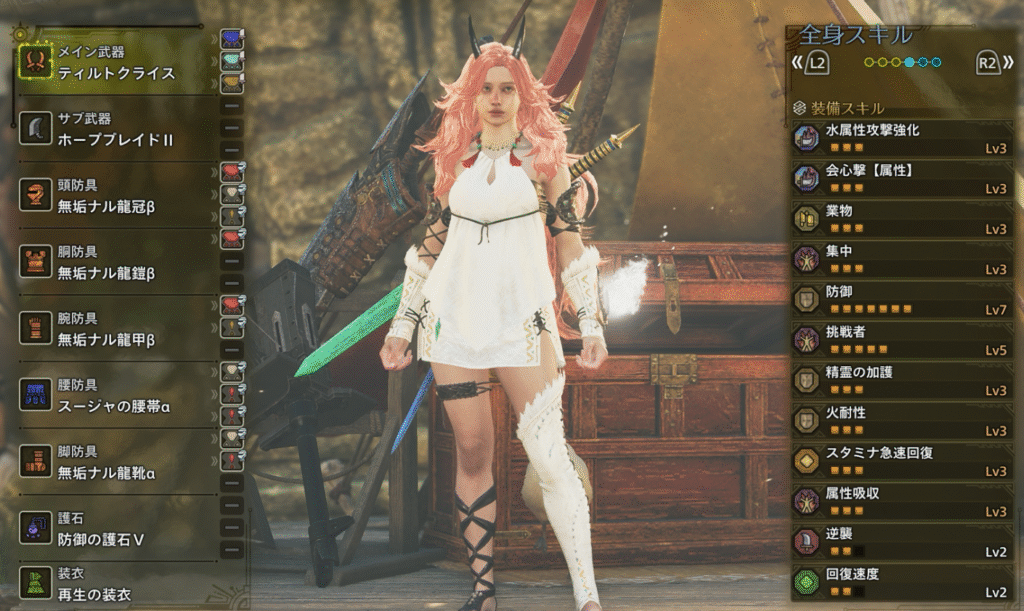Select the 業物 skill entry
This screenshot has width=1024, height=611.
click(899, 219)
